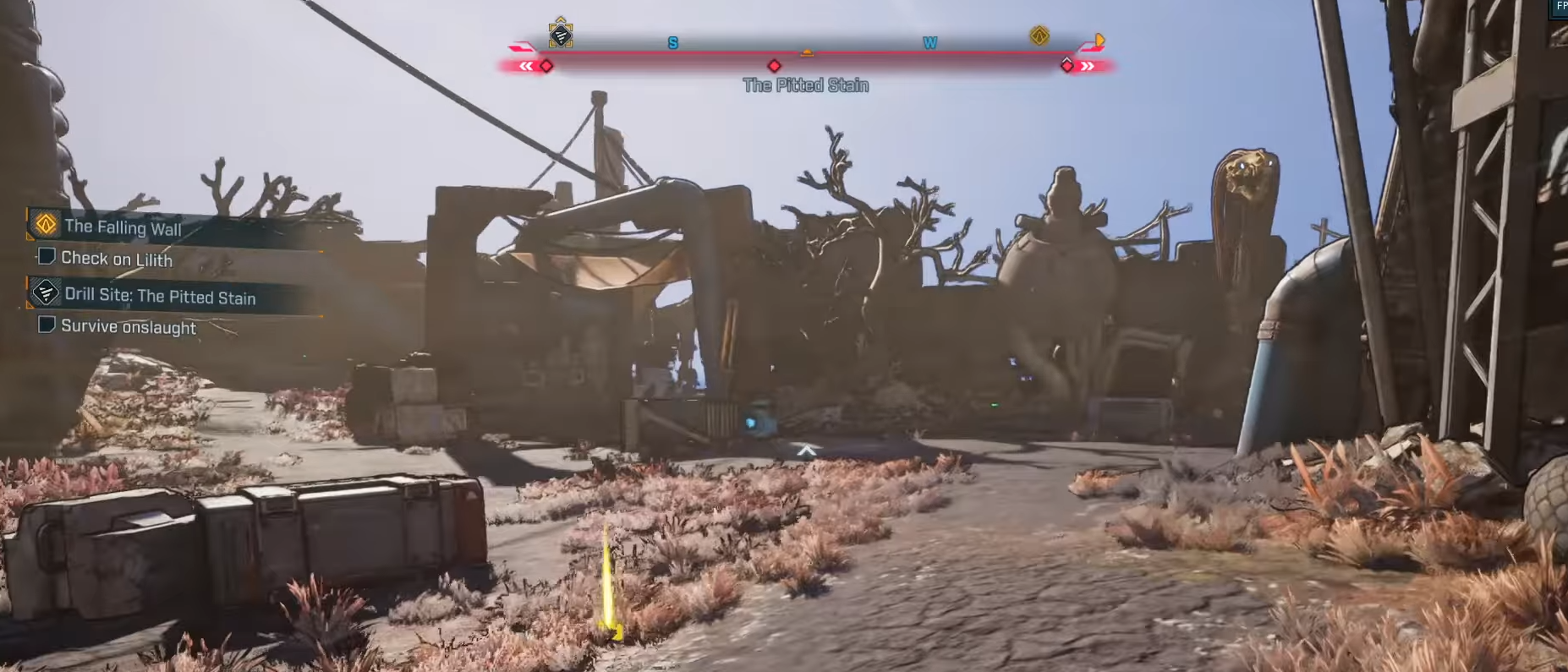Select the left red diamond marker on compass edge
The height and width of the screenshot is (672, 1568).
point(546,64)
